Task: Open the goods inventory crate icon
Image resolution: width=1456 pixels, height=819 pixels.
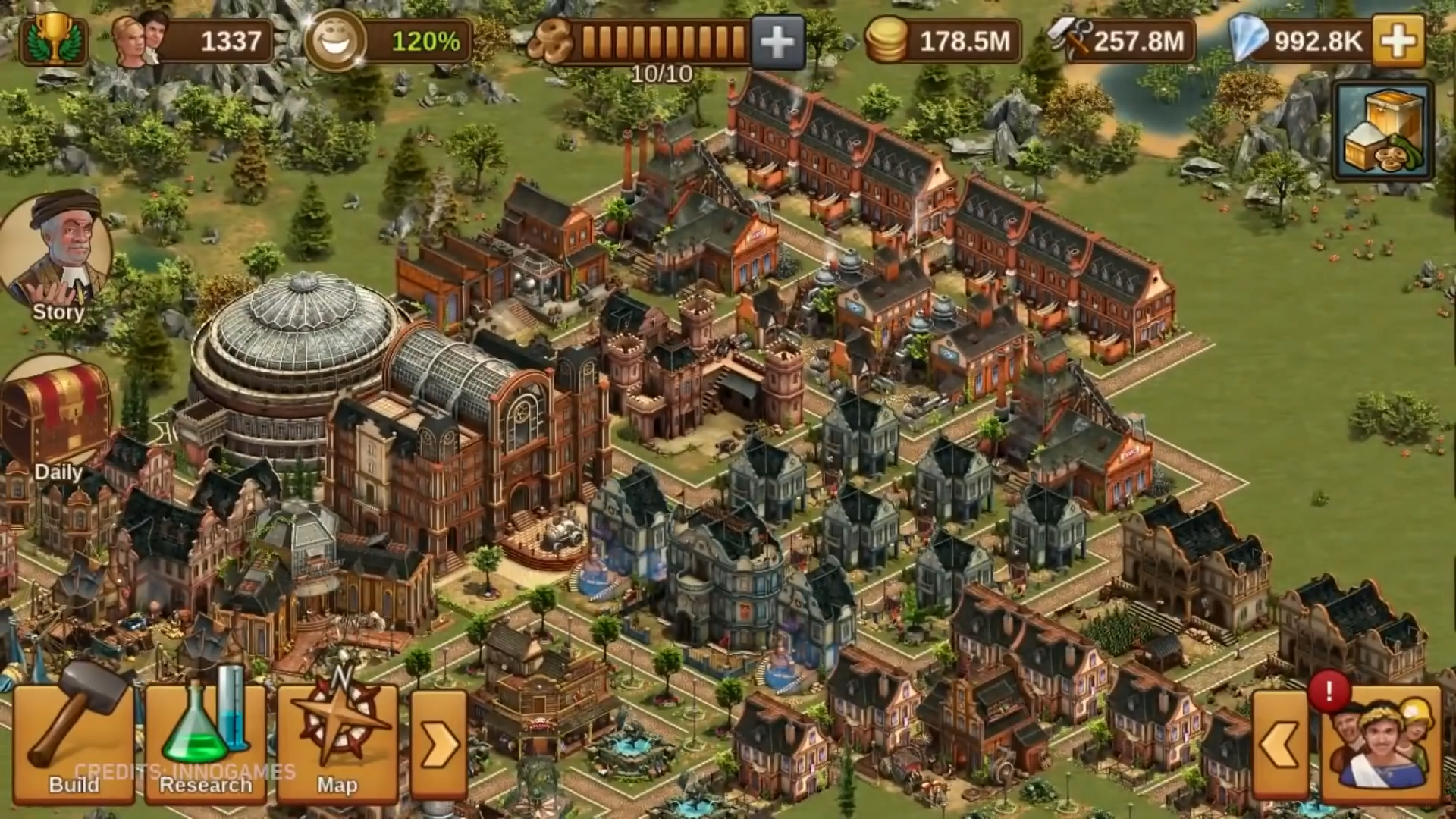Action: pos(1383,133)
